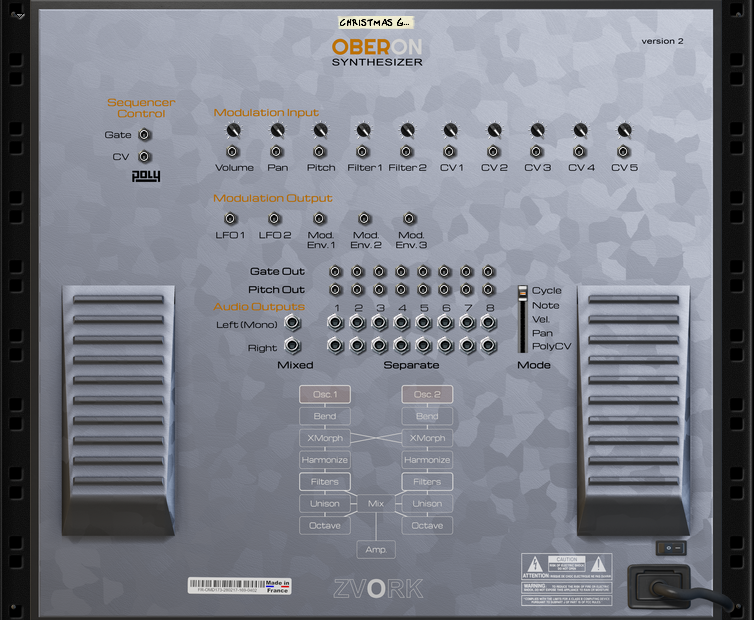Click the Mod. Env. 3 output jack
This screenshot has width=754, height=620.
[x=408, y=218]
